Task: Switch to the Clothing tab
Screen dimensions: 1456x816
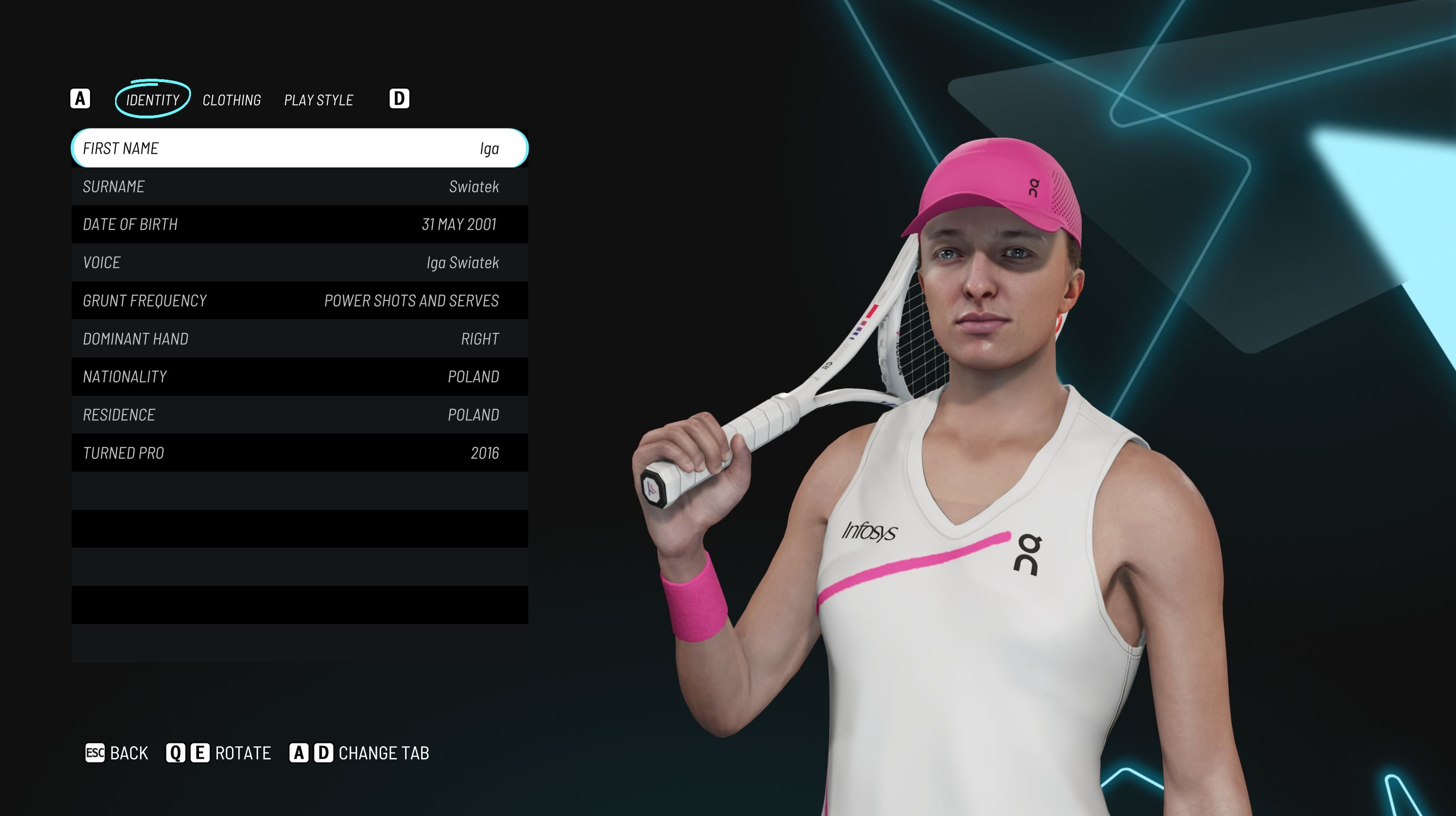Action: coord(232,100)
